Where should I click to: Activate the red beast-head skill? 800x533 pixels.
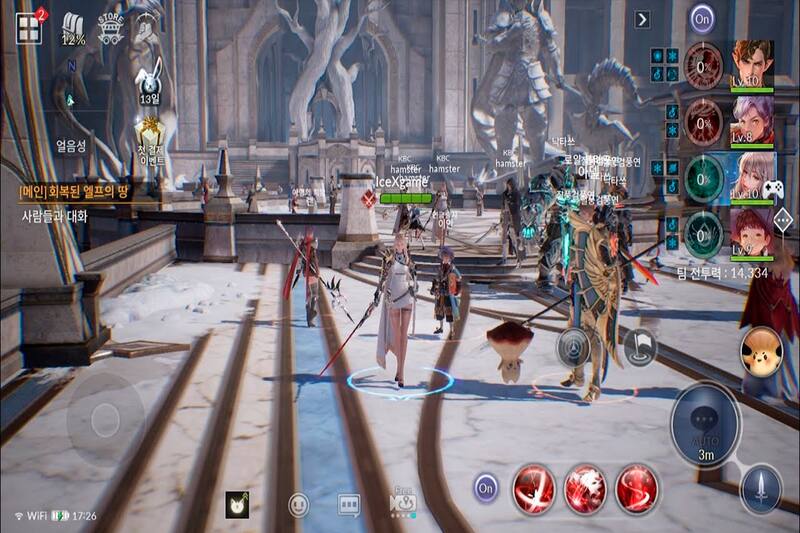(585, 489)
